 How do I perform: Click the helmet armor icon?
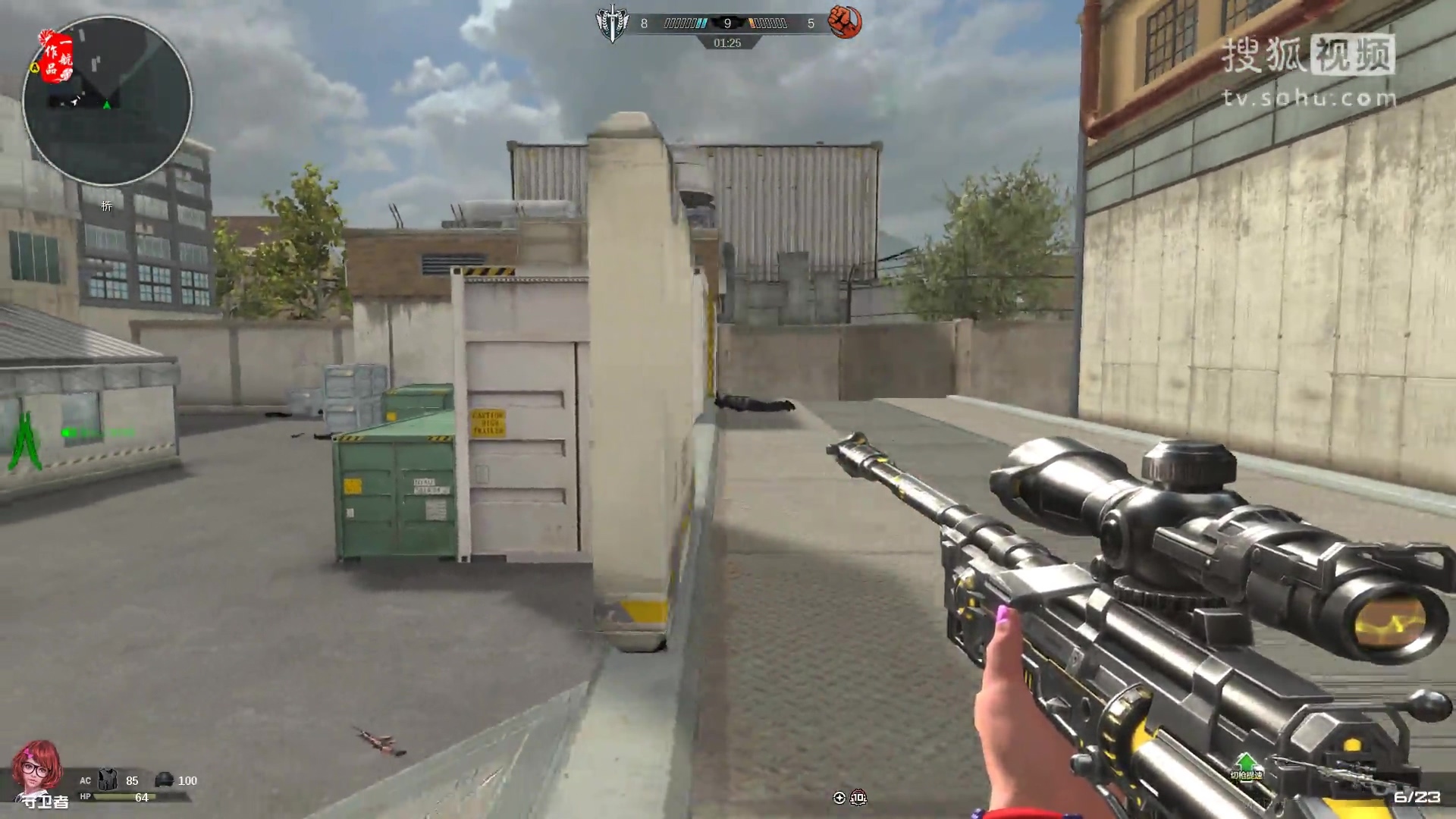point(164,780)
